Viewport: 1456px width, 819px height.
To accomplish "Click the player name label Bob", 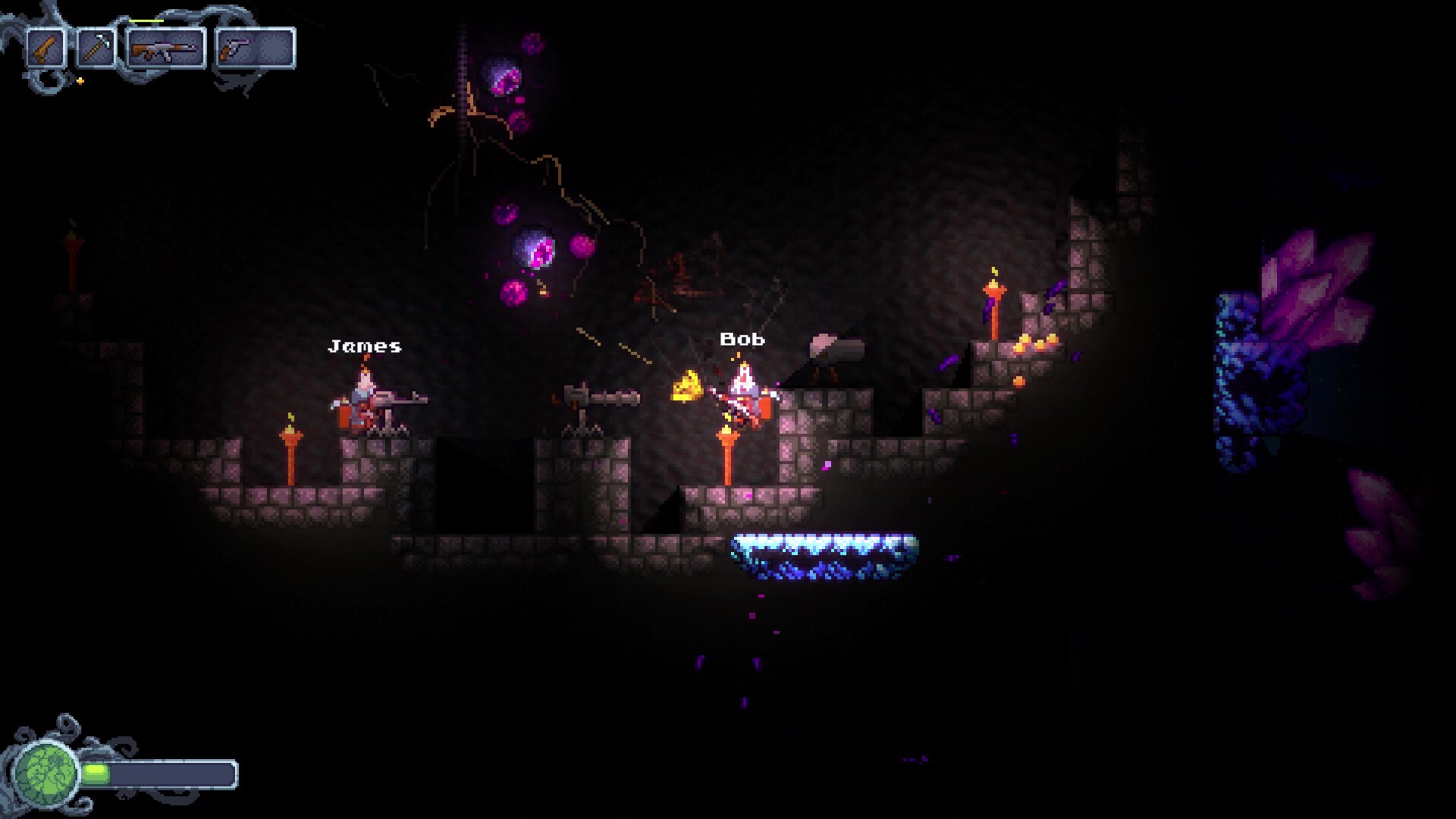I will [x=742, y=340].
